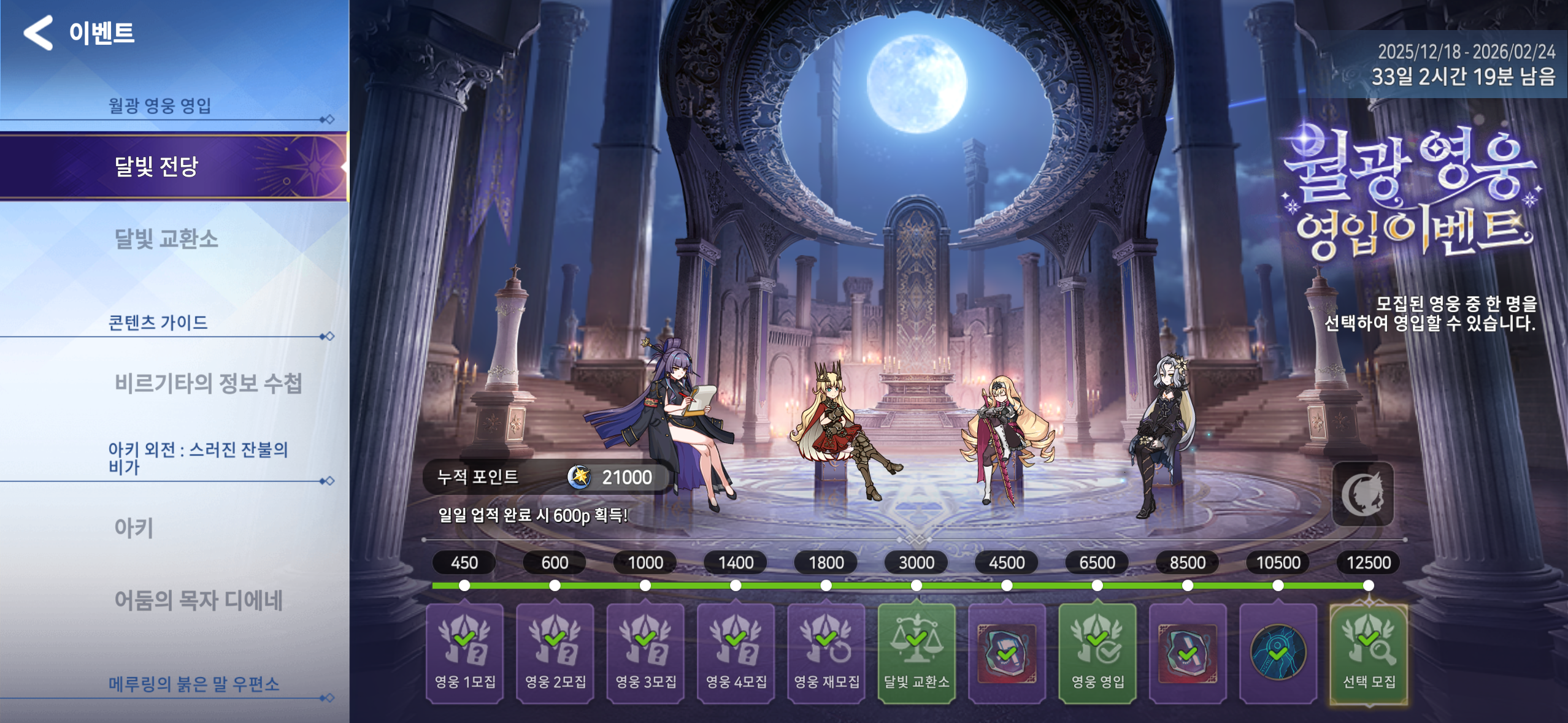1568x723 pixels.
Task: Open 어둠의 목자 디에네 event
Action: [x=198, y=600]
